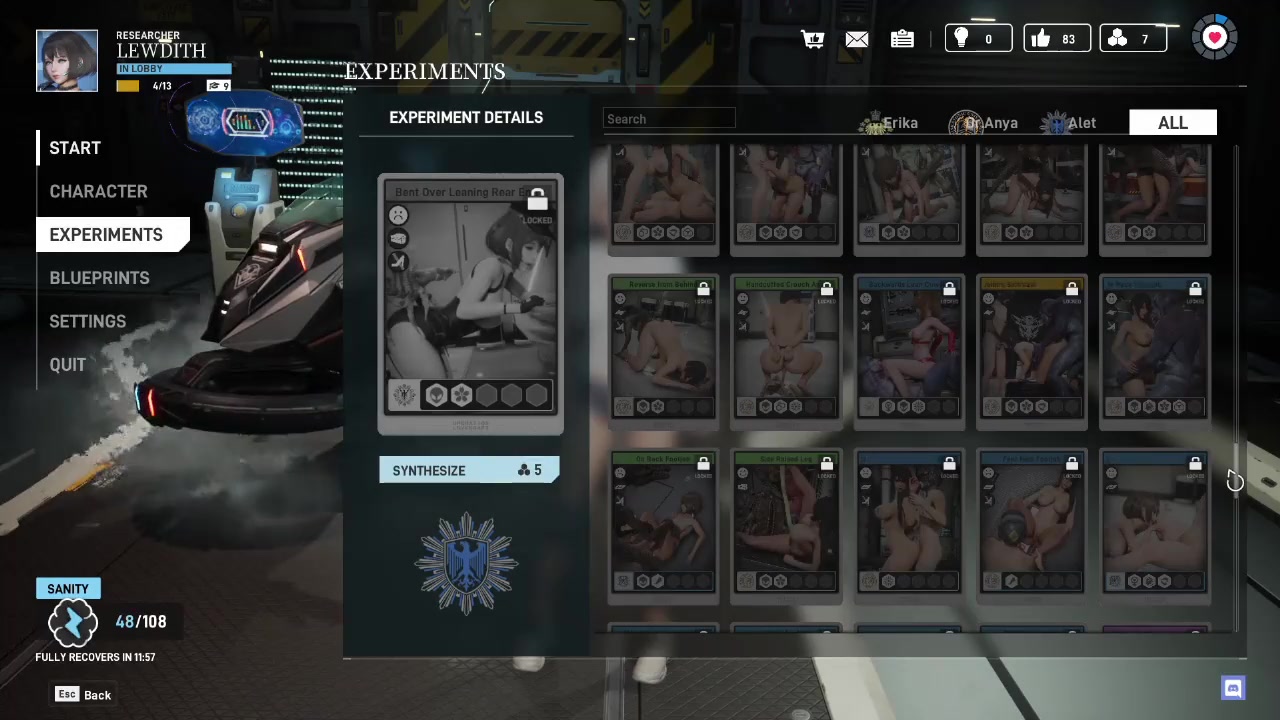
Task: Click the heart ring icon
Action: (x=1215, y=38)
